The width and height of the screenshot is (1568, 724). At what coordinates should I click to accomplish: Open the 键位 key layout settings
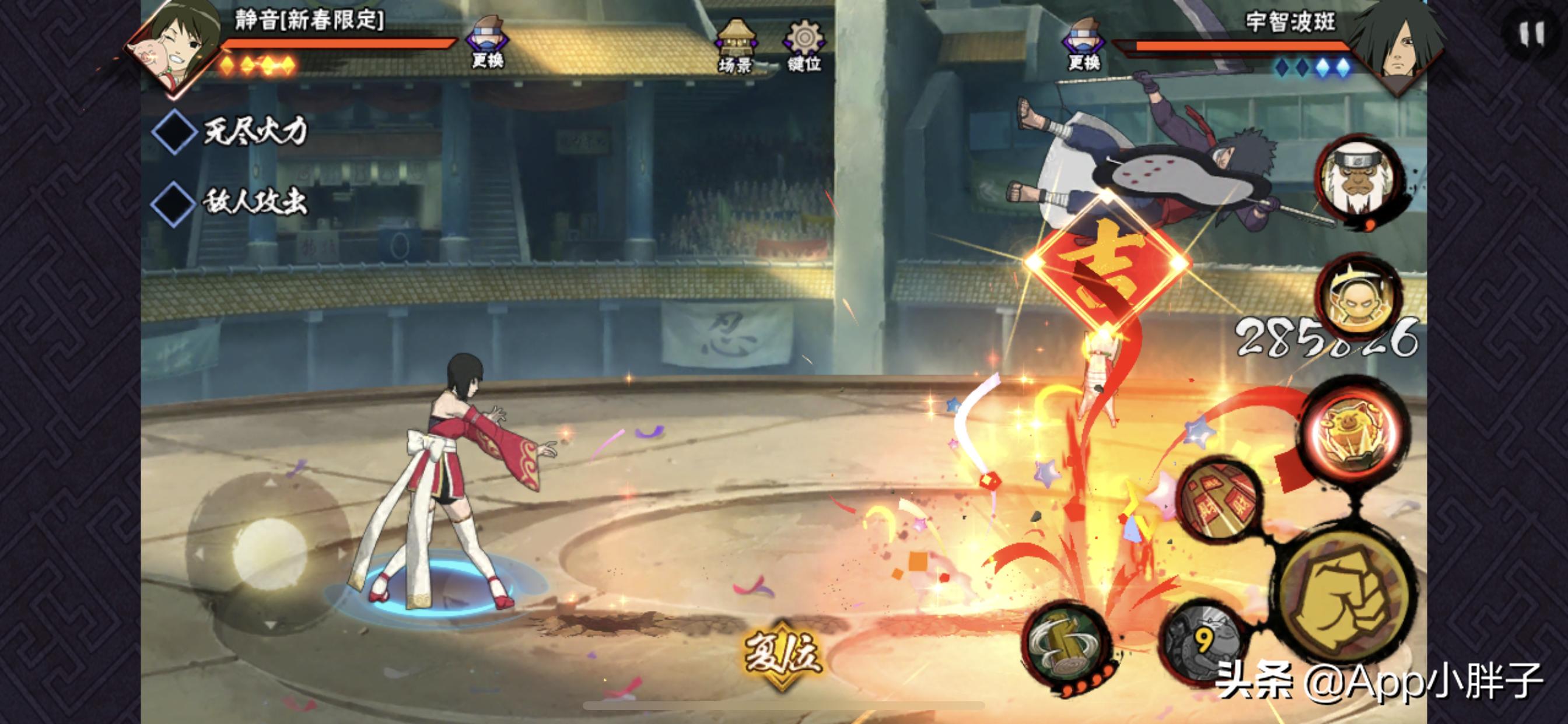tap(804, 46)
